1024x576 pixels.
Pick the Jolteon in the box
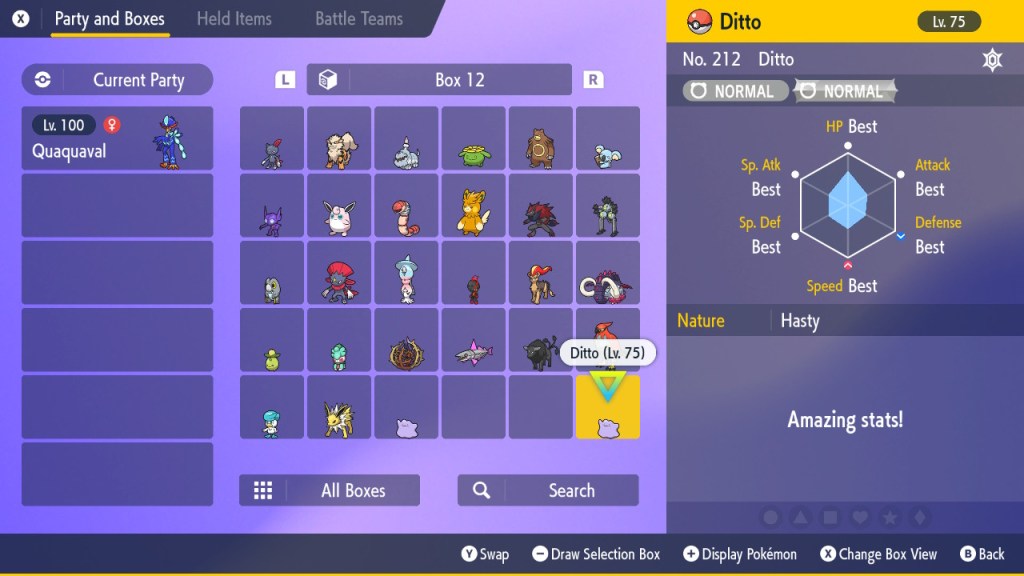[339, 407]
